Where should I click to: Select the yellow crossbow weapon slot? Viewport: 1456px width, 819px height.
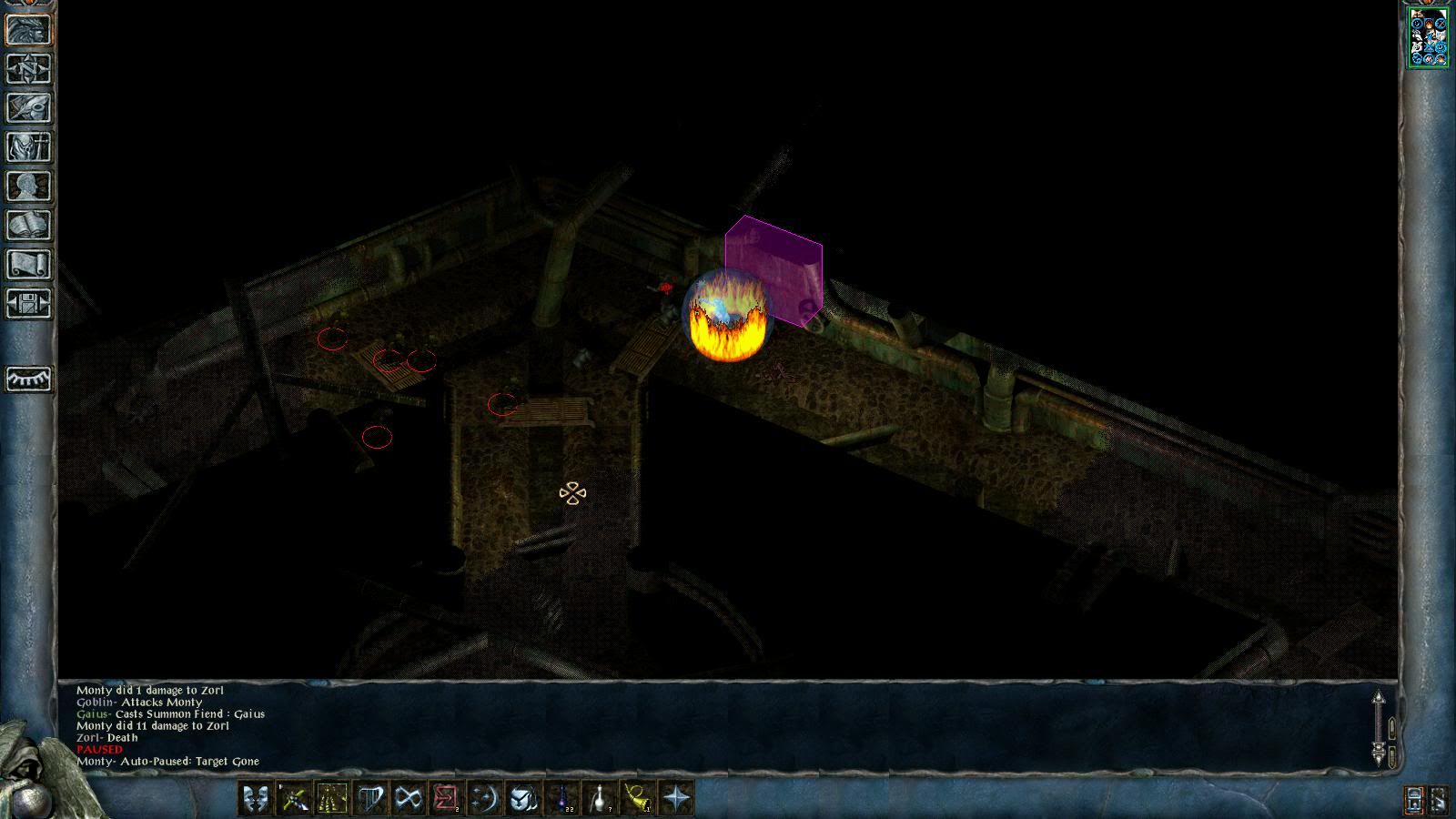pos(294,799)
